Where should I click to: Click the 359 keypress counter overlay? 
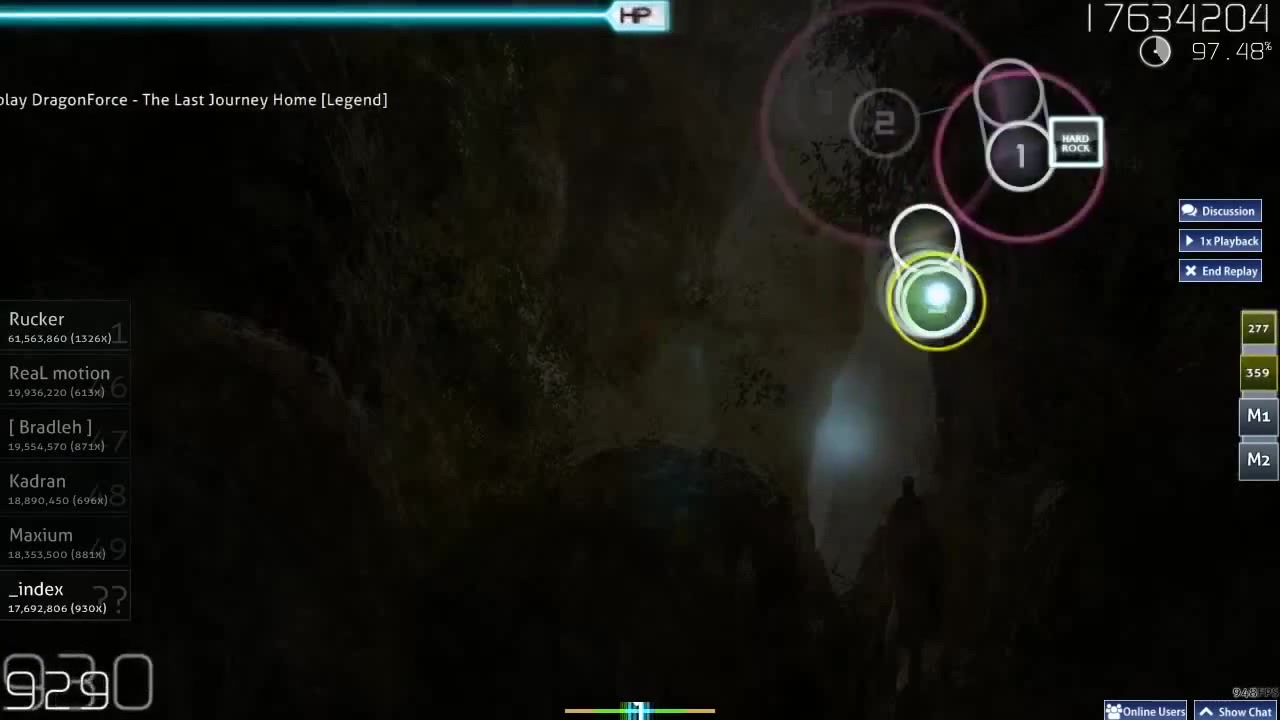click(1257, 372)
